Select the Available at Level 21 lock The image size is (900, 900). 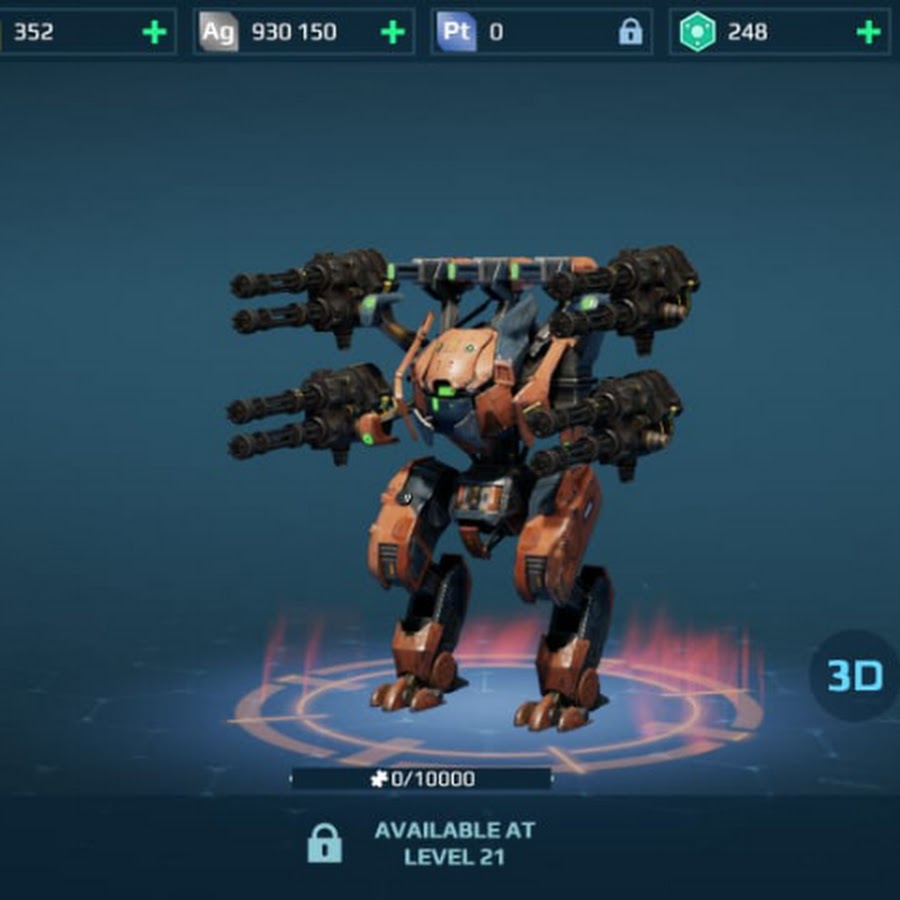[324, 844]
